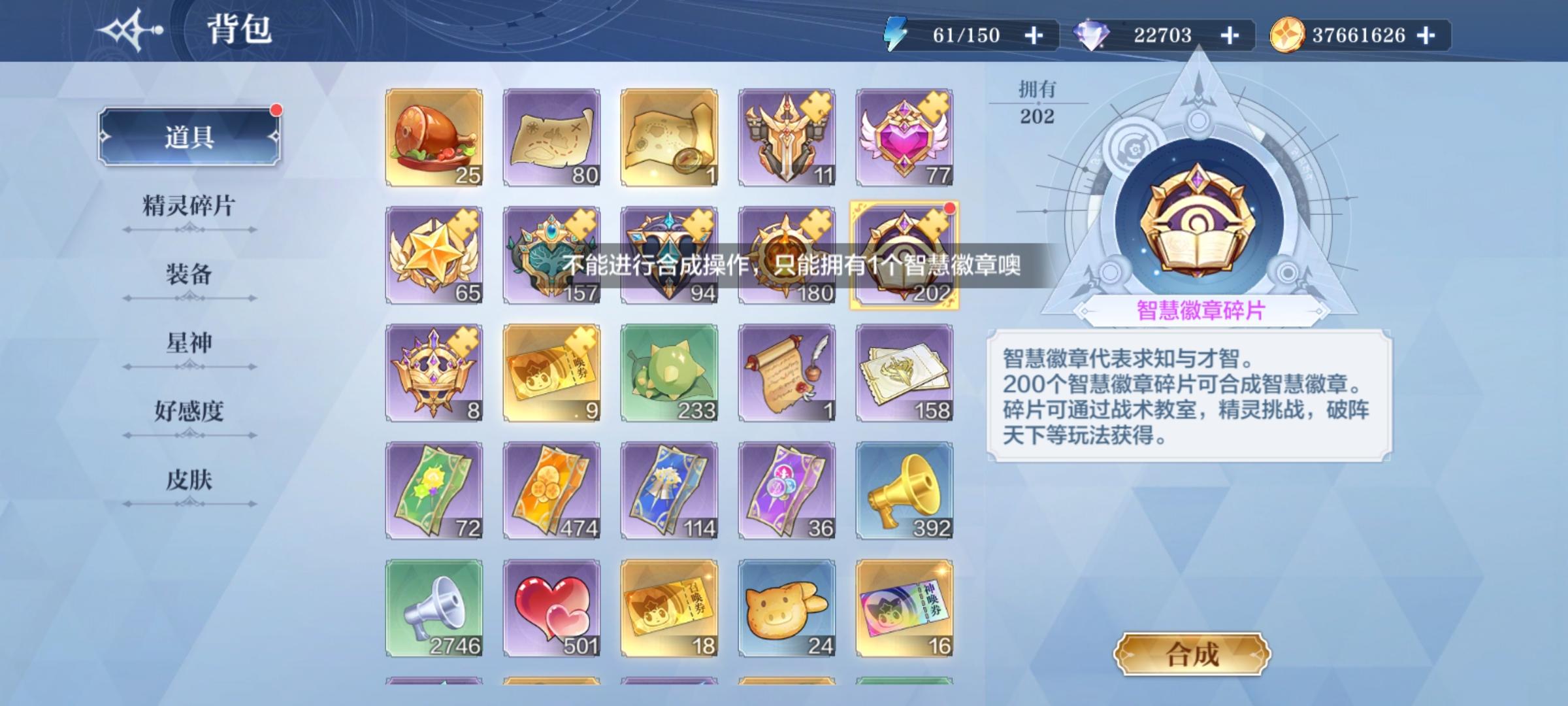The height and width of the screenshot is (706, 1568).
Task: Click the back arrow at top left
Action: pyautogui.click(x=129, y=29)
